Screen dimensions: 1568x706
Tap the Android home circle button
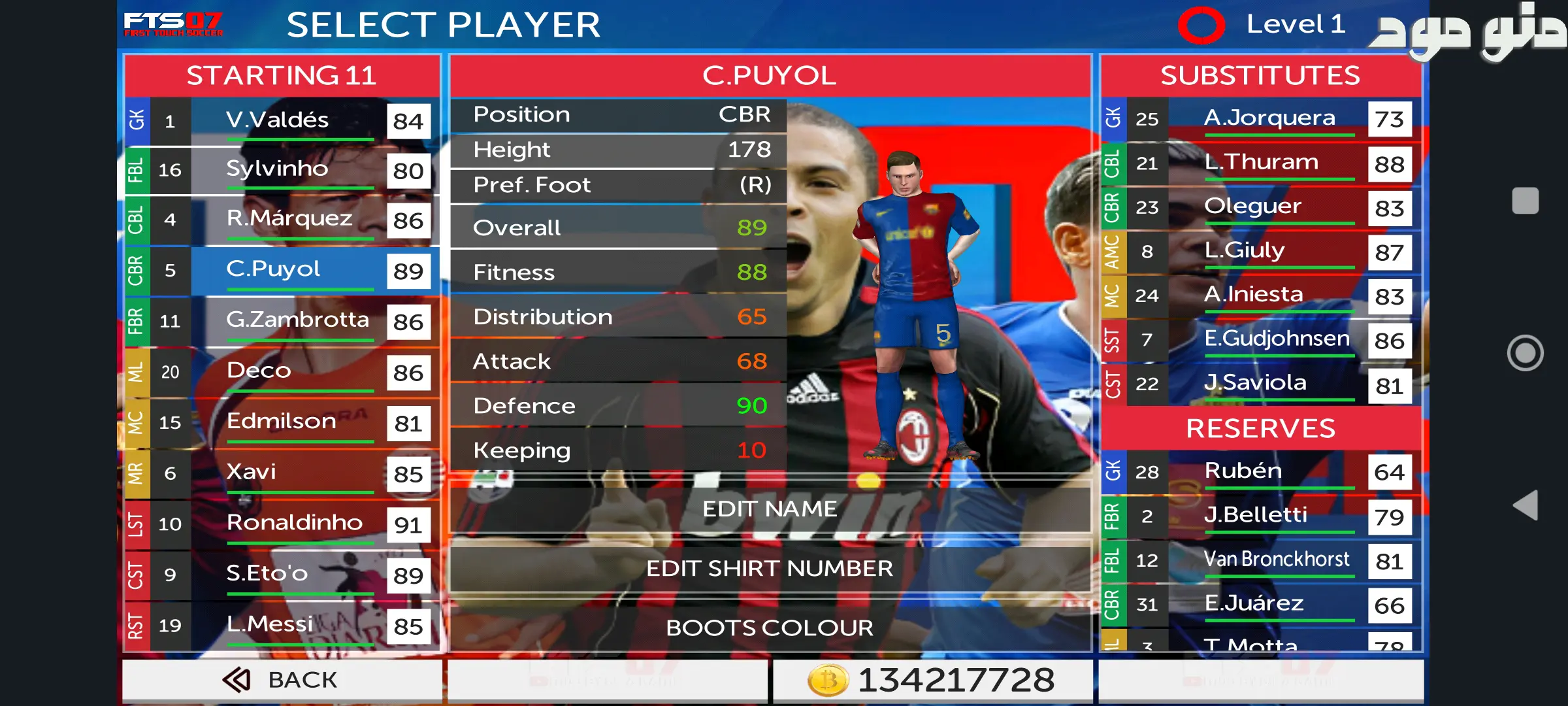[x=1525, y=353]
